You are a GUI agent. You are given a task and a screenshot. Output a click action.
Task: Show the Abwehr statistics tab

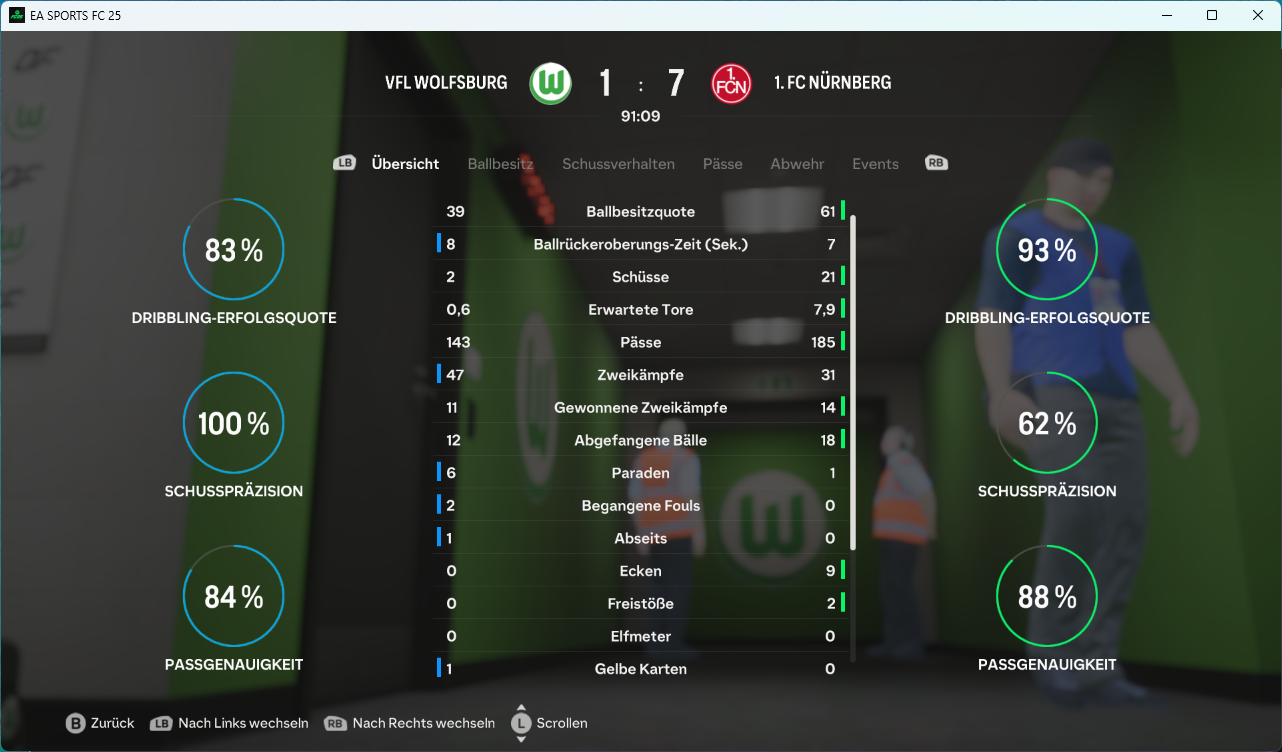click(x=797, y=164)
